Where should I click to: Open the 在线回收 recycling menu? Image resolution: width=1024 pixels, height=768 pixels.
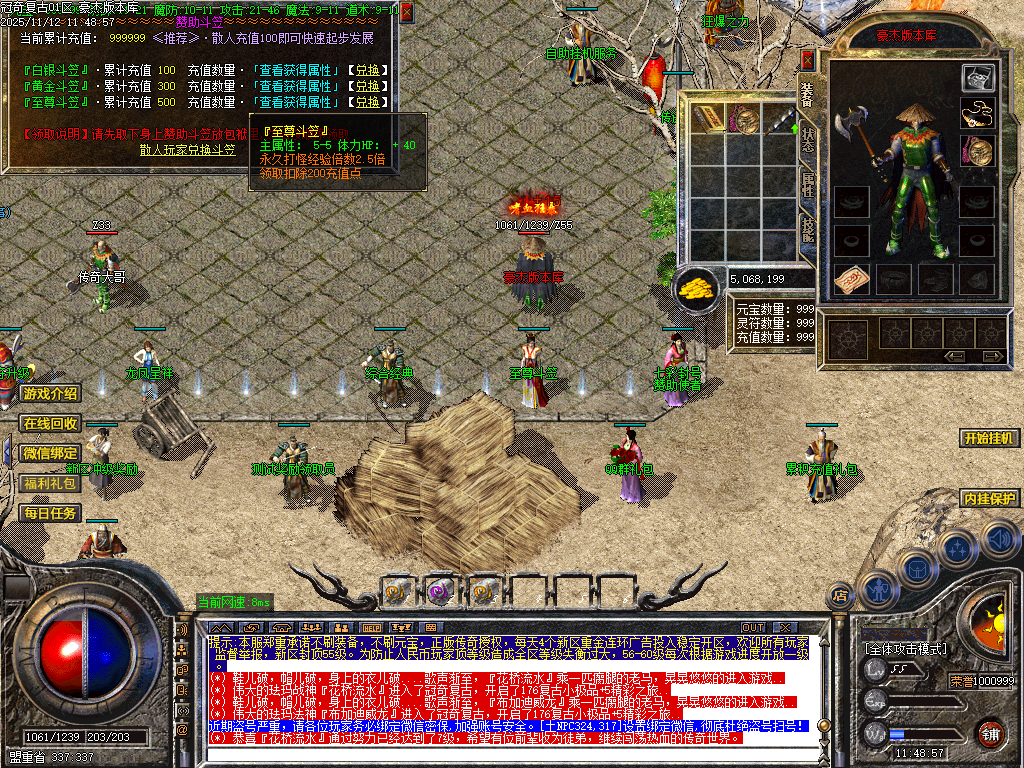pos(50,424)
